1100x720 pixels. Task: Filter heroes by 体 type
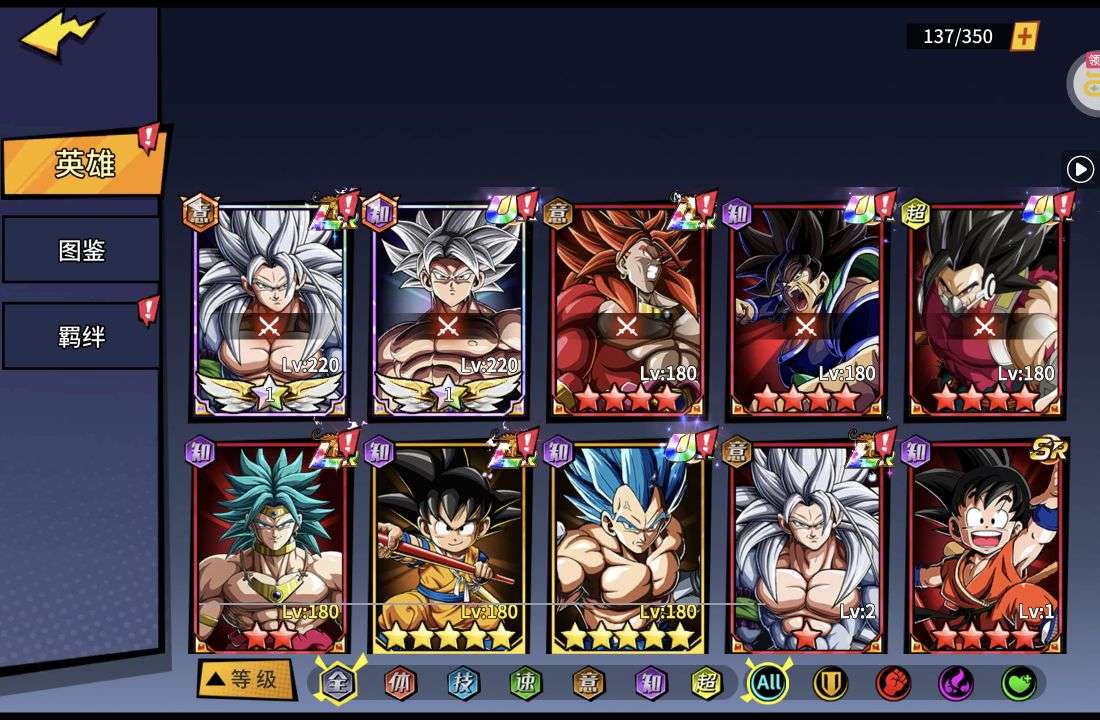coord(401,684)
